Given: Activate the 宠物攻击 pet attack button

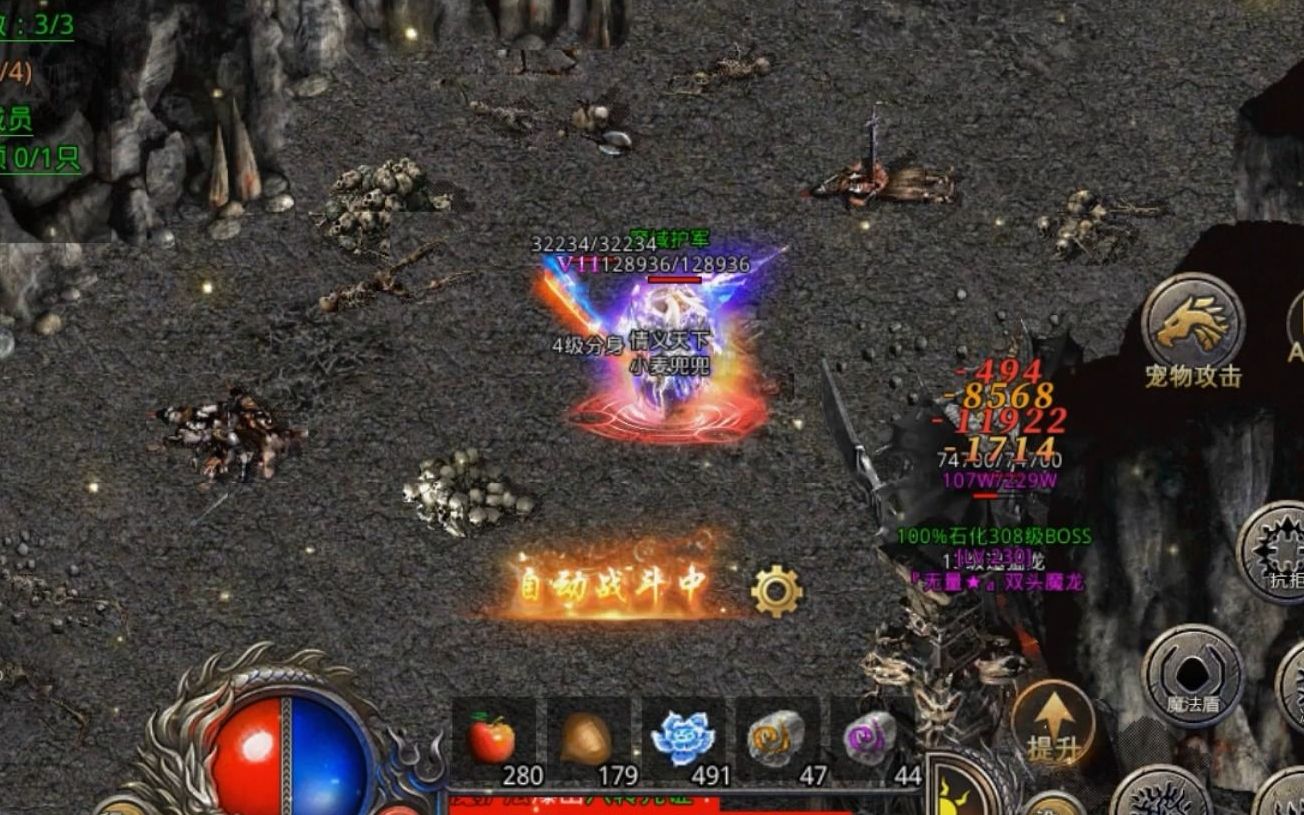Looking at the screenshot, I should 1192,326.
